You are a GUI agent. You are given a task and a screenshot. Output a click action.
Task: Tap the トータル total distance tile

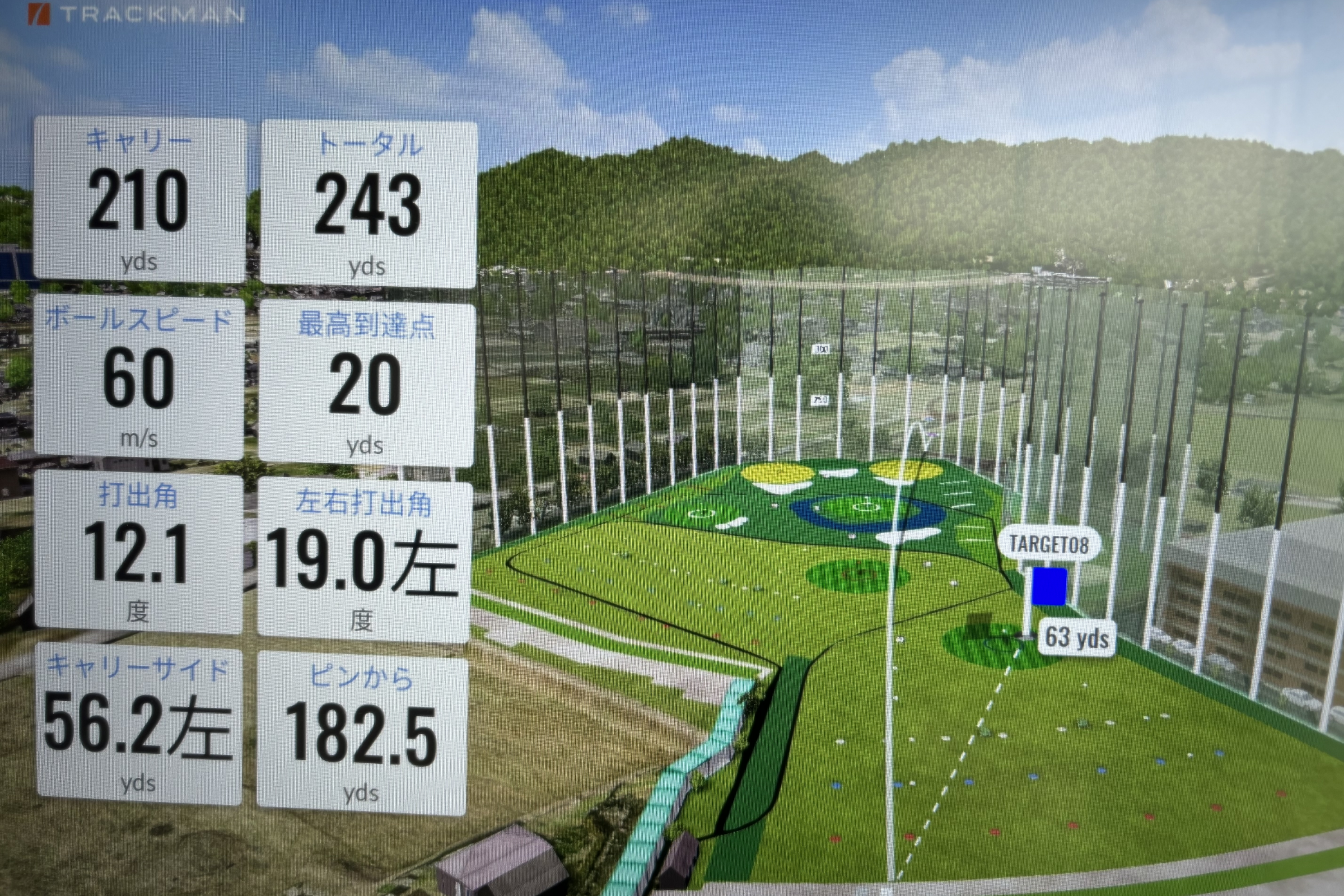(x=368, y=205)
